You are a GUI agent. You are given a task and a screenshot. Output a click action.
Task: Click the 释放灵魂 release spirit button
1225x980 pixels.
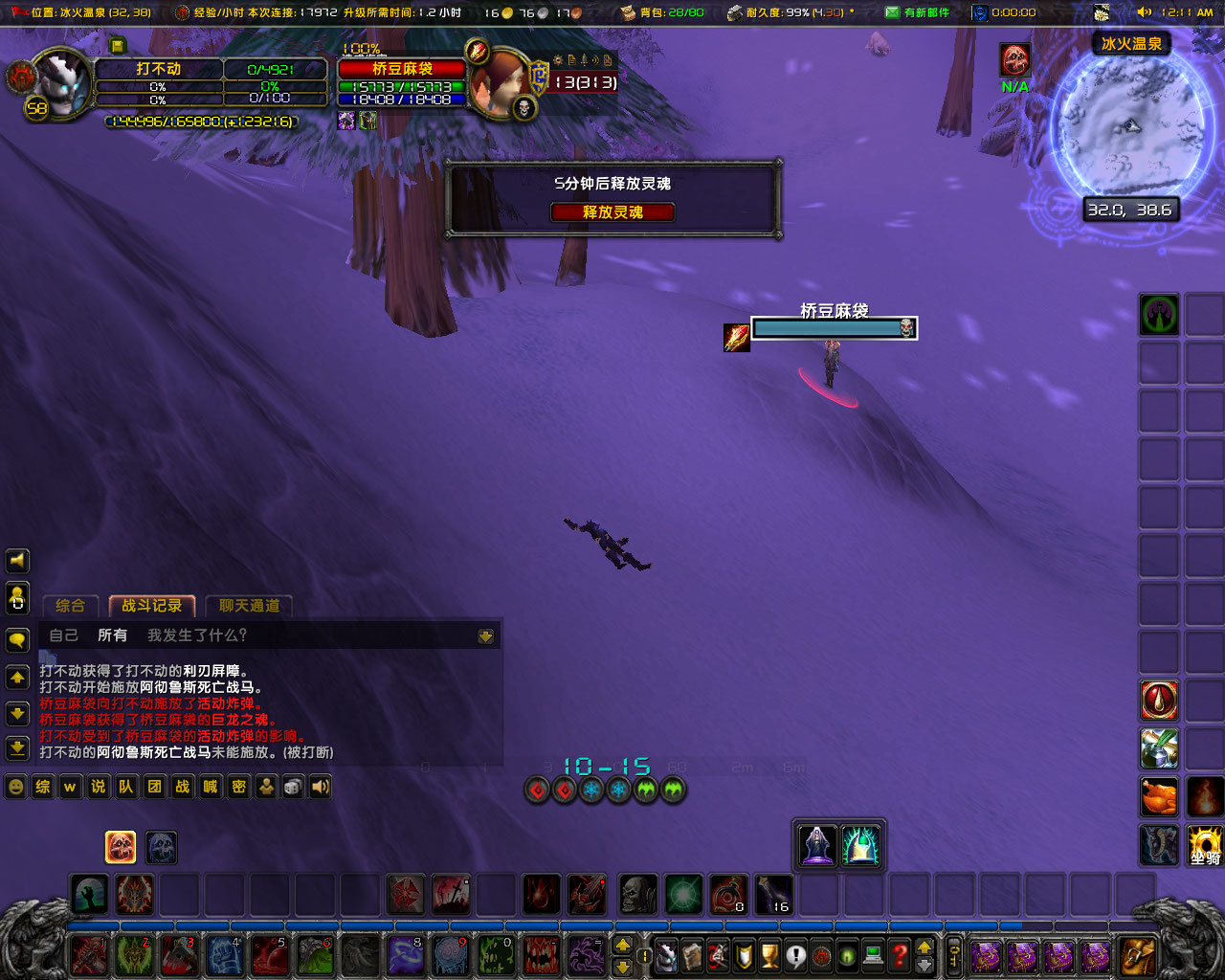612,212
